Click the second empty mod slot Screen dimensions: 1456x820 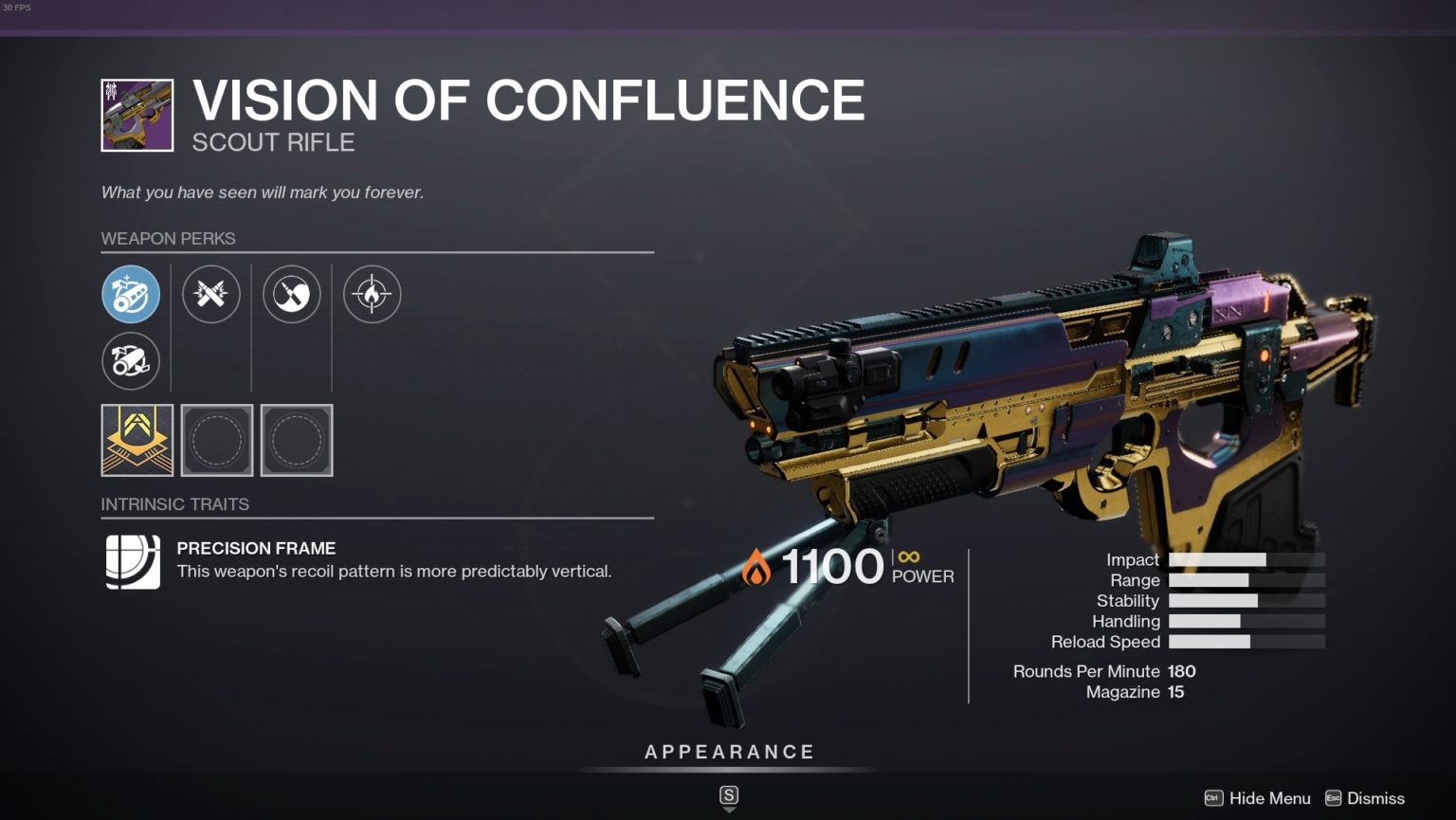point(296,439)
